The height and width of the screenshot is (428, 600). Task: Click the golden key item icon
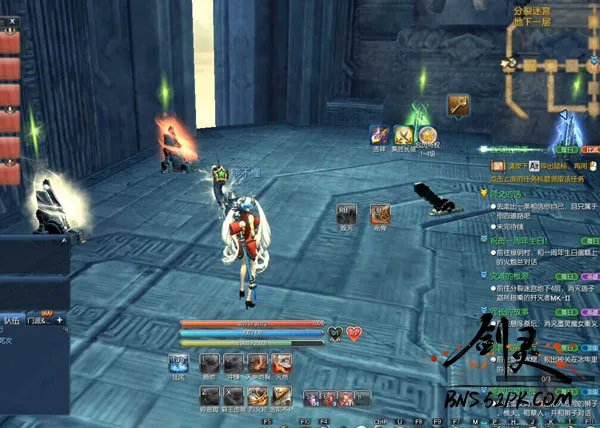tap(459, 104)
